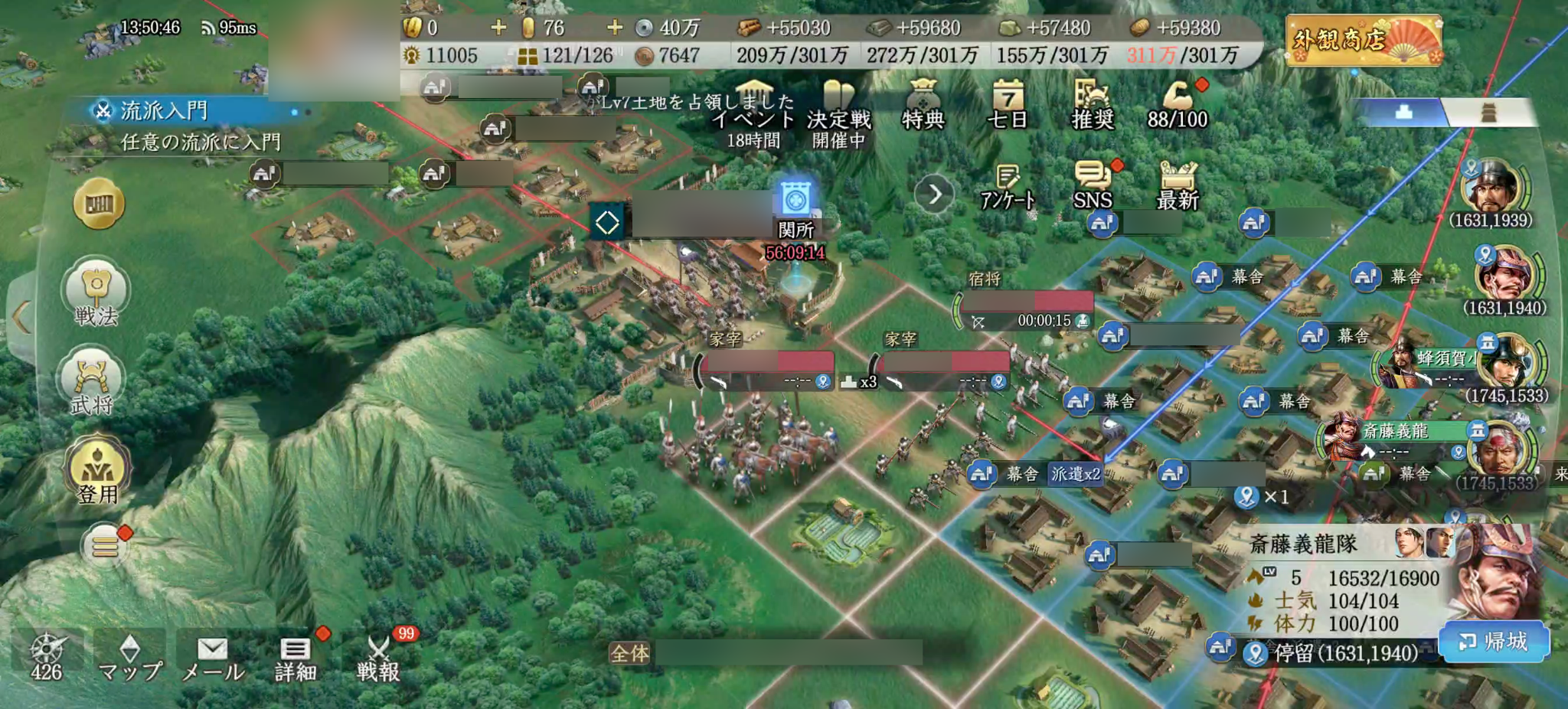Screen dimensions: 1568x709
Task: Open the 七日 (seven day) calendar icon
Action: tap(1009, 100)
